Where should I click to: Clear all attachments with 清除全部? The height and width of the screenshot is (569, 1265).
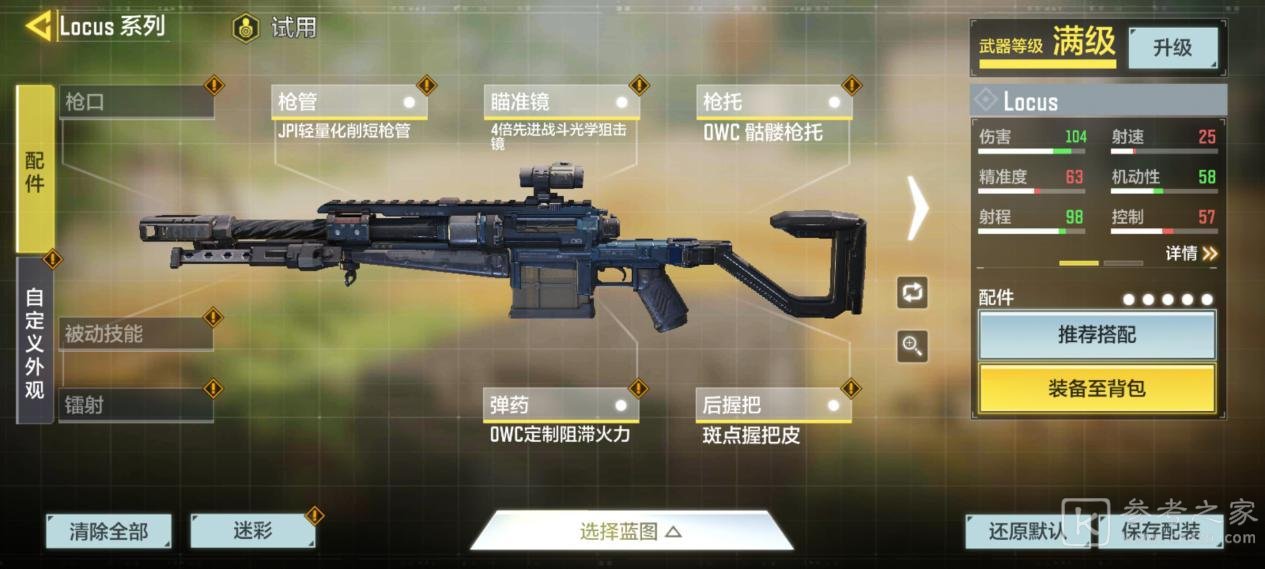pos(108,531)
